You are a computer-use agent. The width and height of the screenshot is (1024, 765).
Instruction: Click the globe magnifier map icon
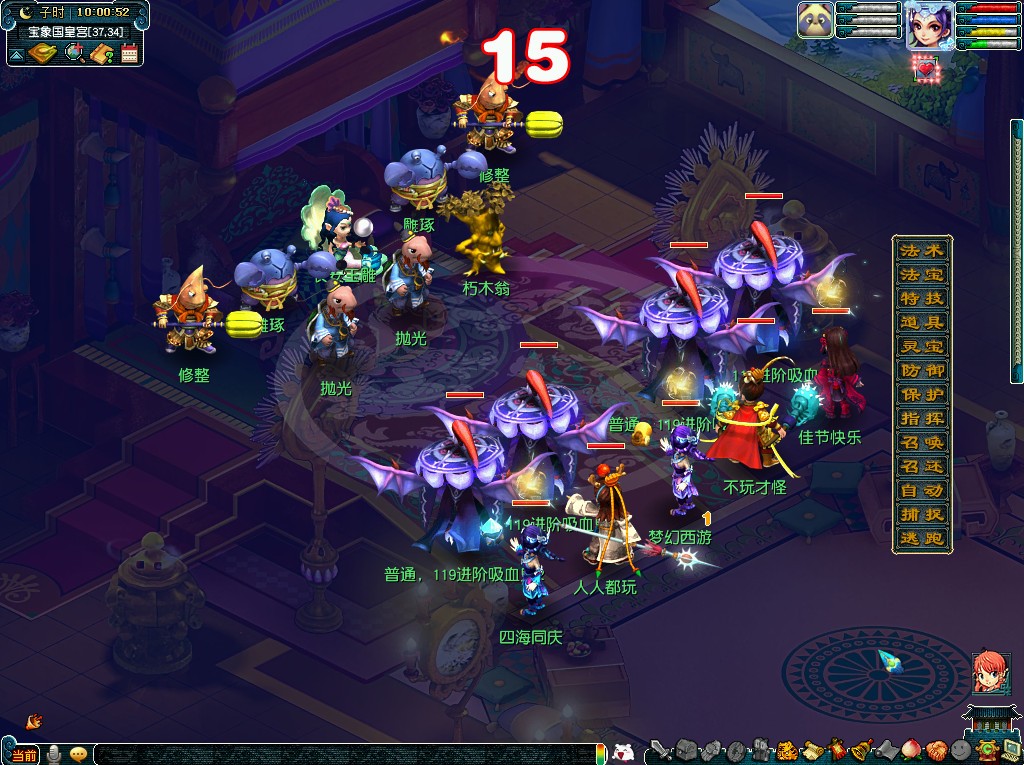click(74, 53)
